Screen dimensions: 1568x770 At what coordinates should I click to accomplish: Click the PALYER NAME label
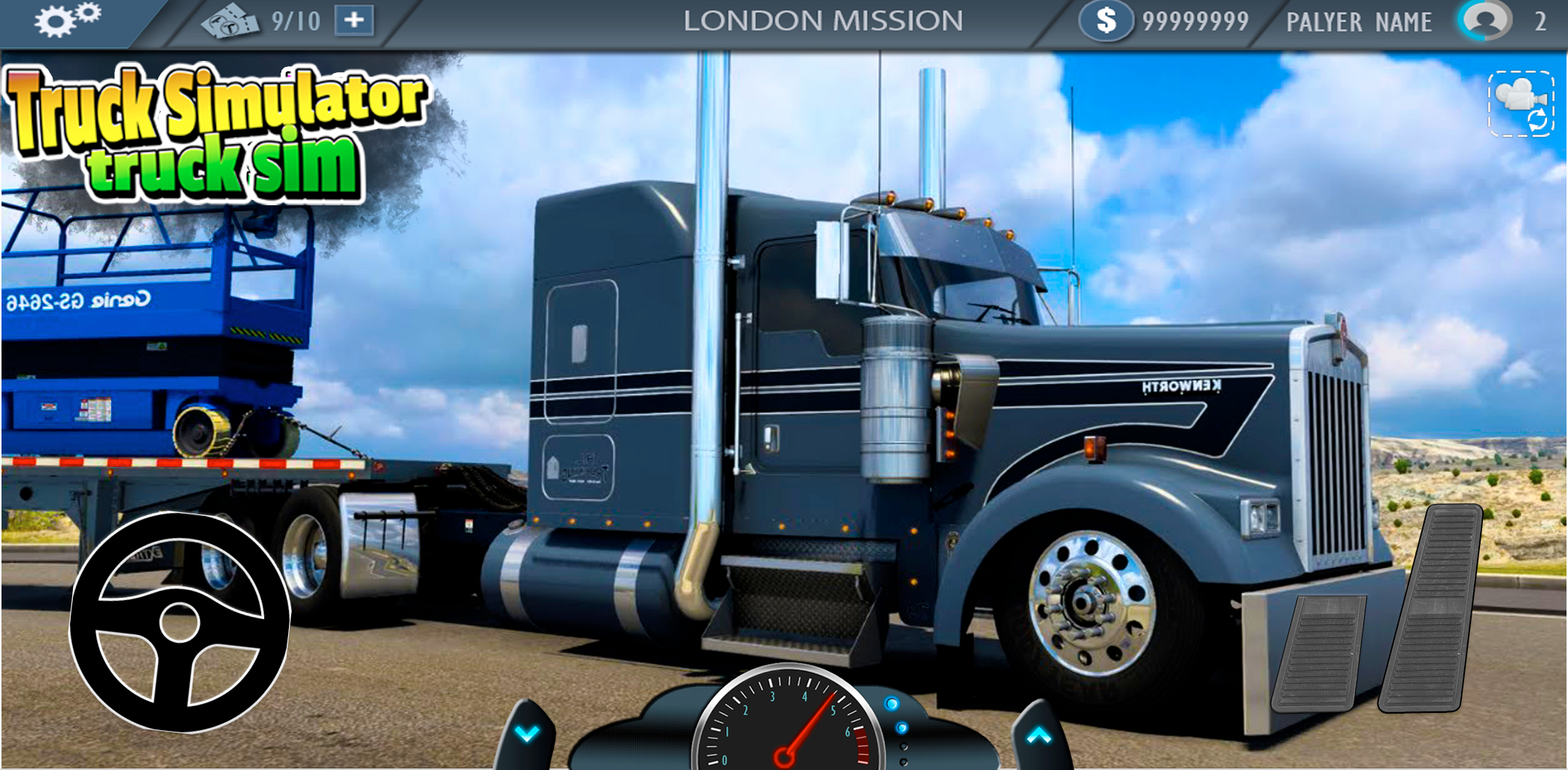1358,21
